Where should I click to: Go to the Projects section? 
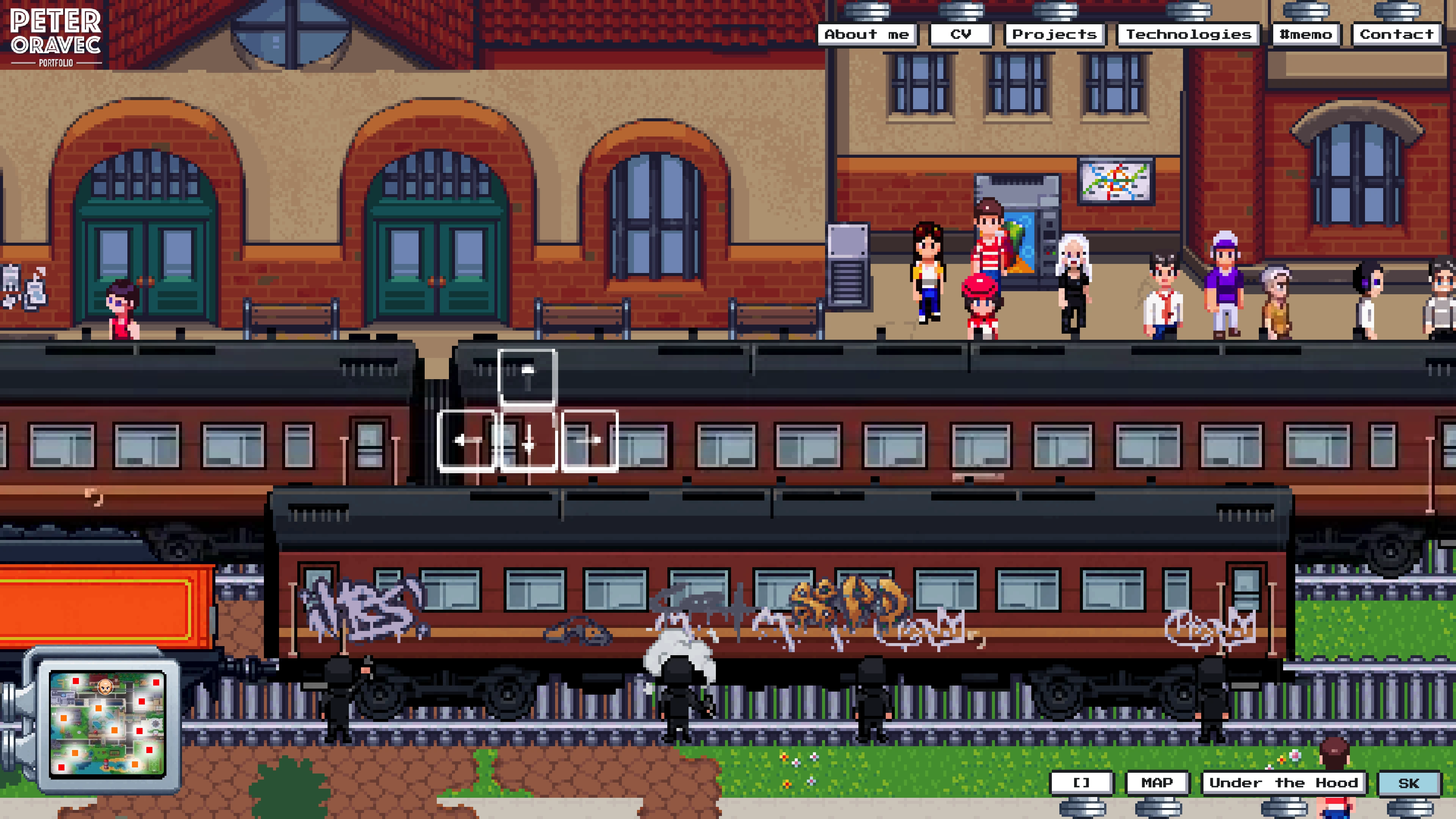click(1054, 35)
